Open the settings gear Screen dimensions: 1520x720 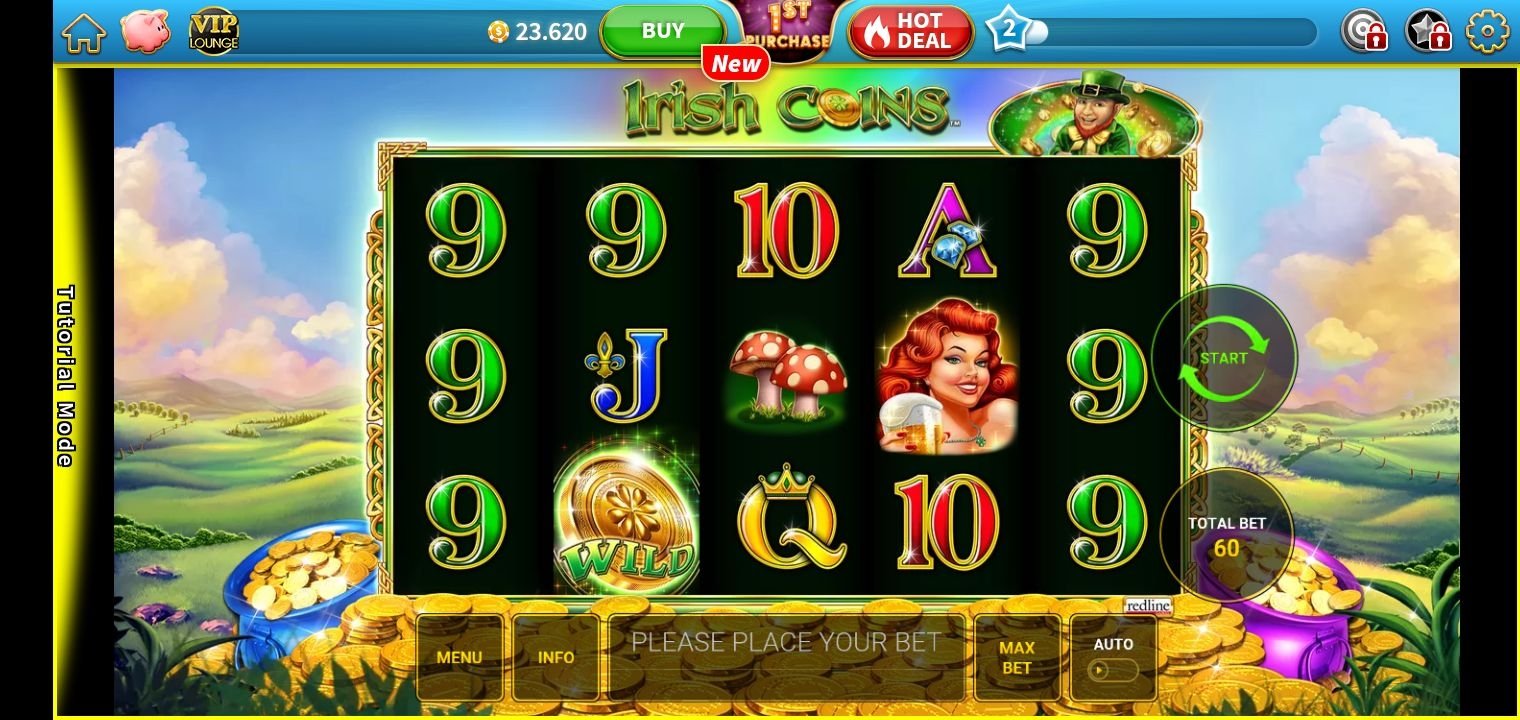[x=1487, y=32]
